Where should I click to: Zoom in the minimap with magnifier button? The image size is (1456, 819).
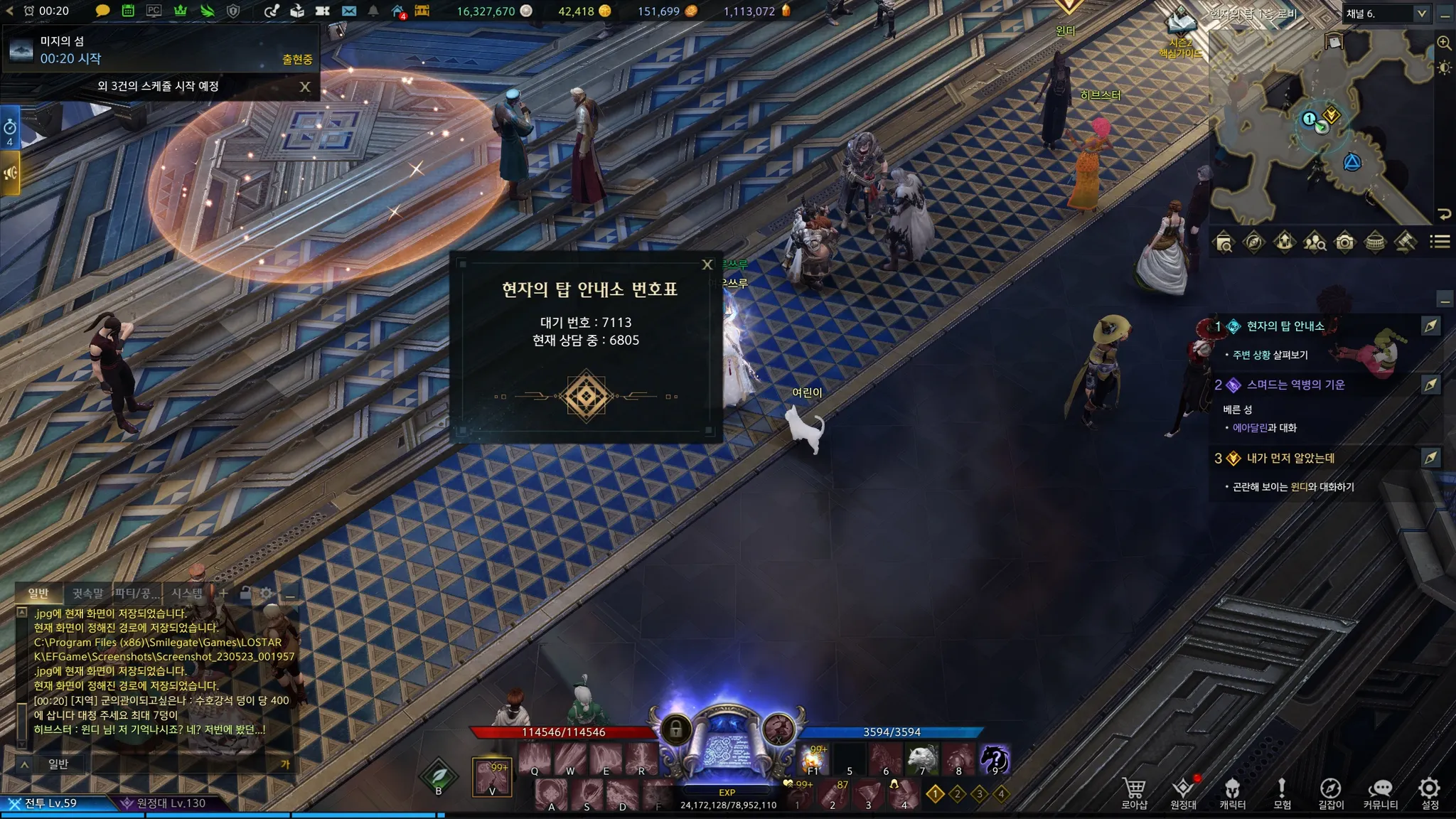tap(1444, 43)
